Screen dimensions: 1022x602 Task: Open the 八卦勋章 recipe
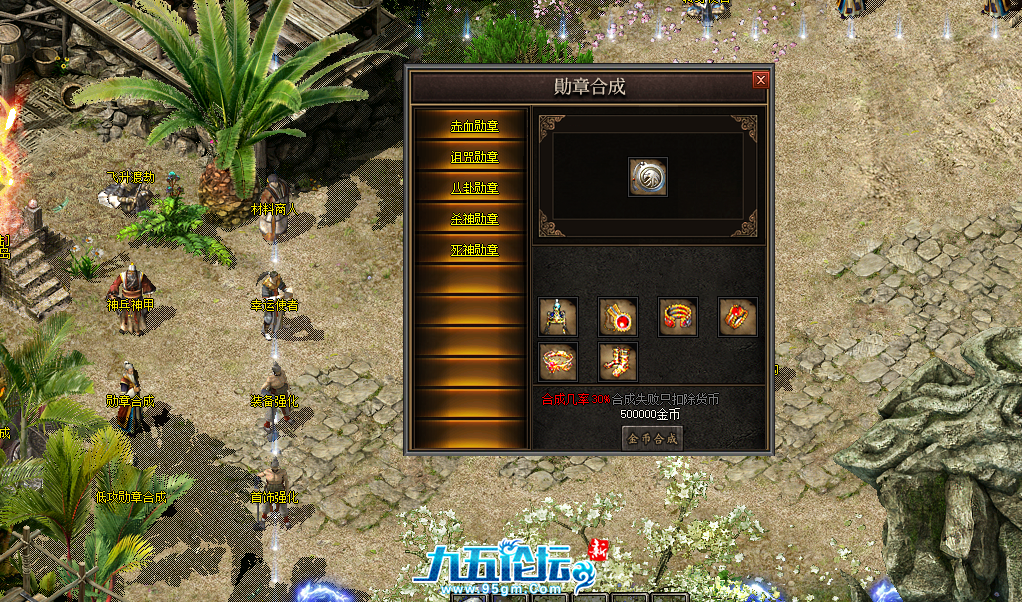(x=473, y=188)
